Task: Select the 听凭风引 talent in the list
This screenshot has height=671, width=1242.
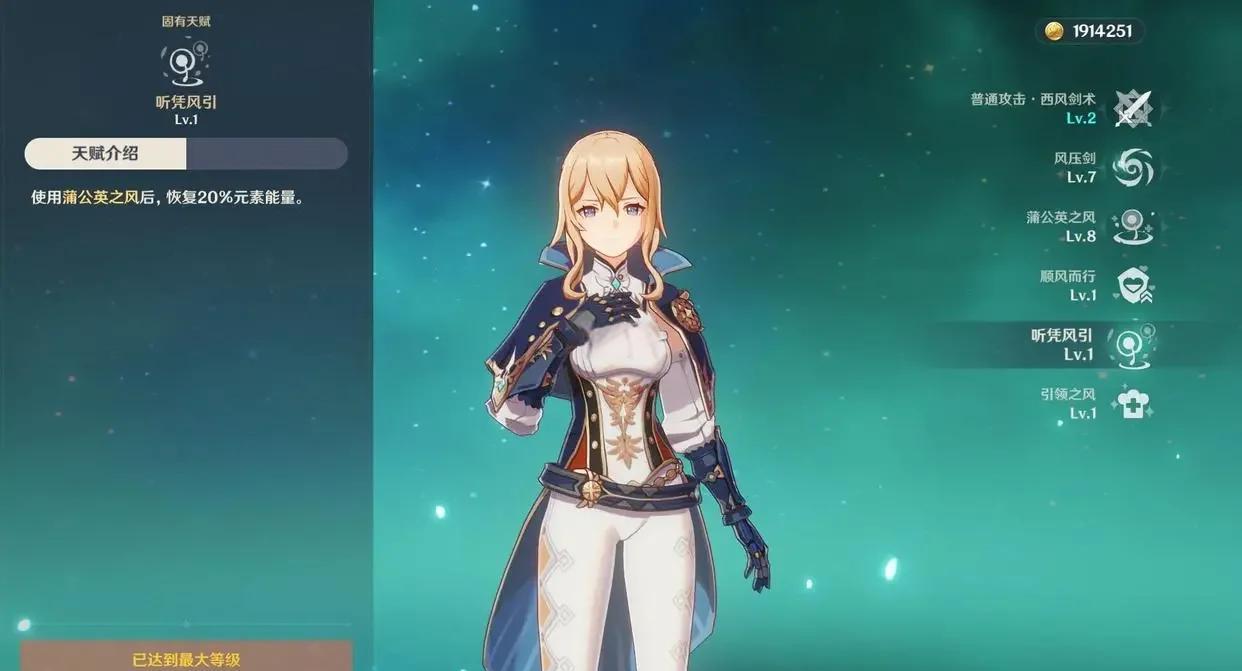Action: (1132, 344)
